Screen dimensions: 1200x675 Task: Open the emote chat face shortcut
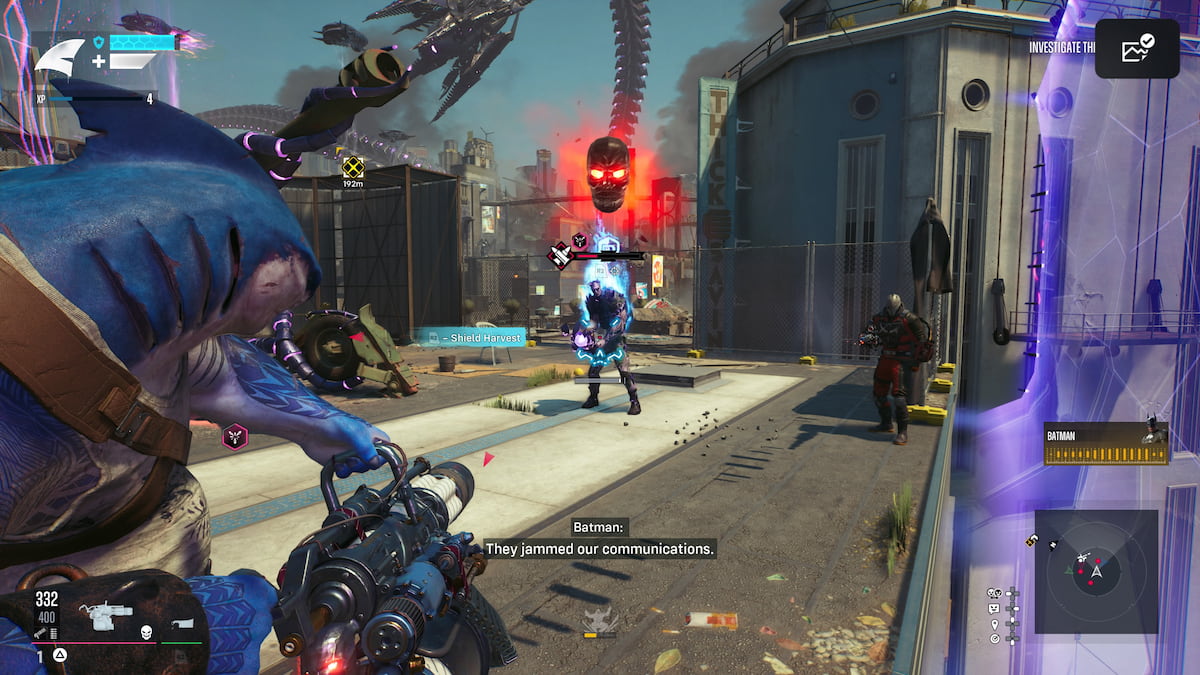coord(994,608)
